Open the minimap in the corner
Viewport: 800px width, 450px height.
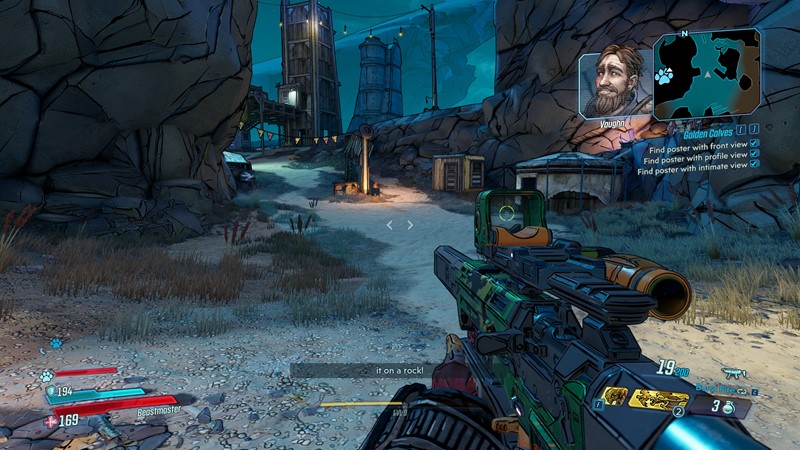[x=707, y=74]
